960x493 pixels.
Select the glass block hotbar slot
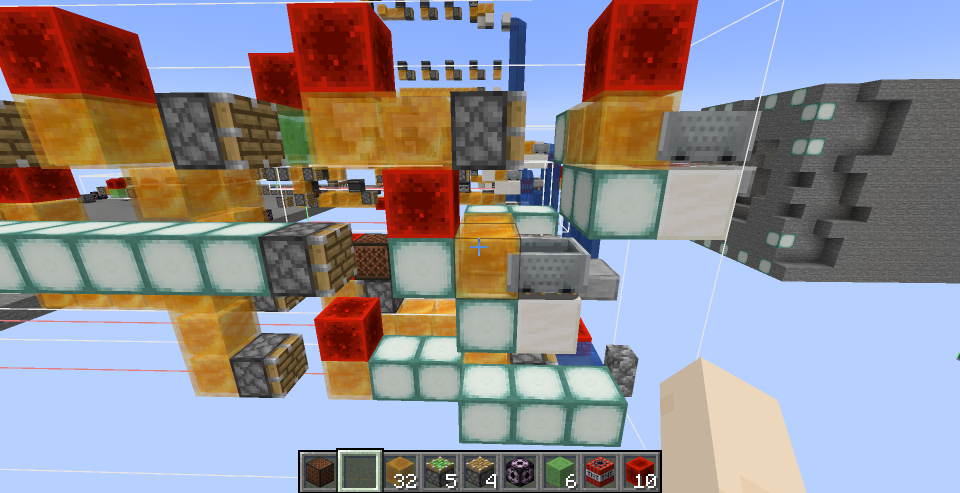(359, 471)
